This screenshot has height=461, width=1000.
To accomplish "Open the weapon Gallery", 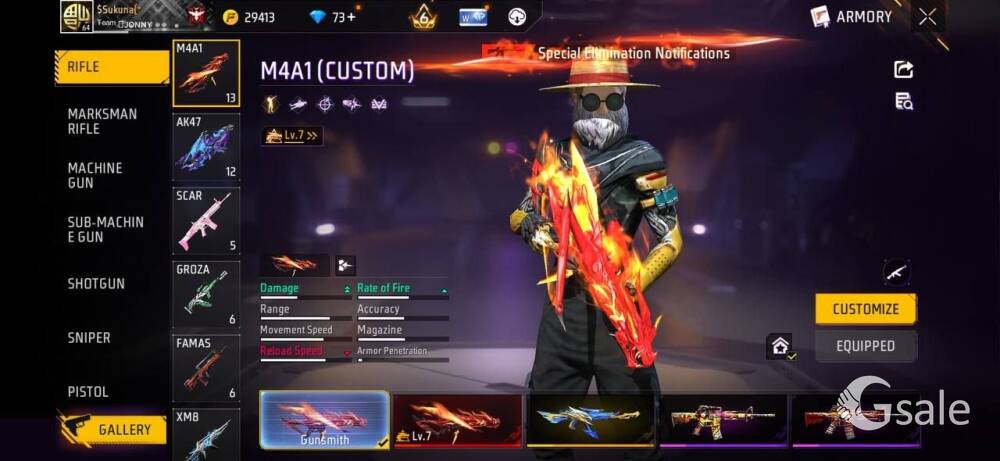I will click(112, 430).
